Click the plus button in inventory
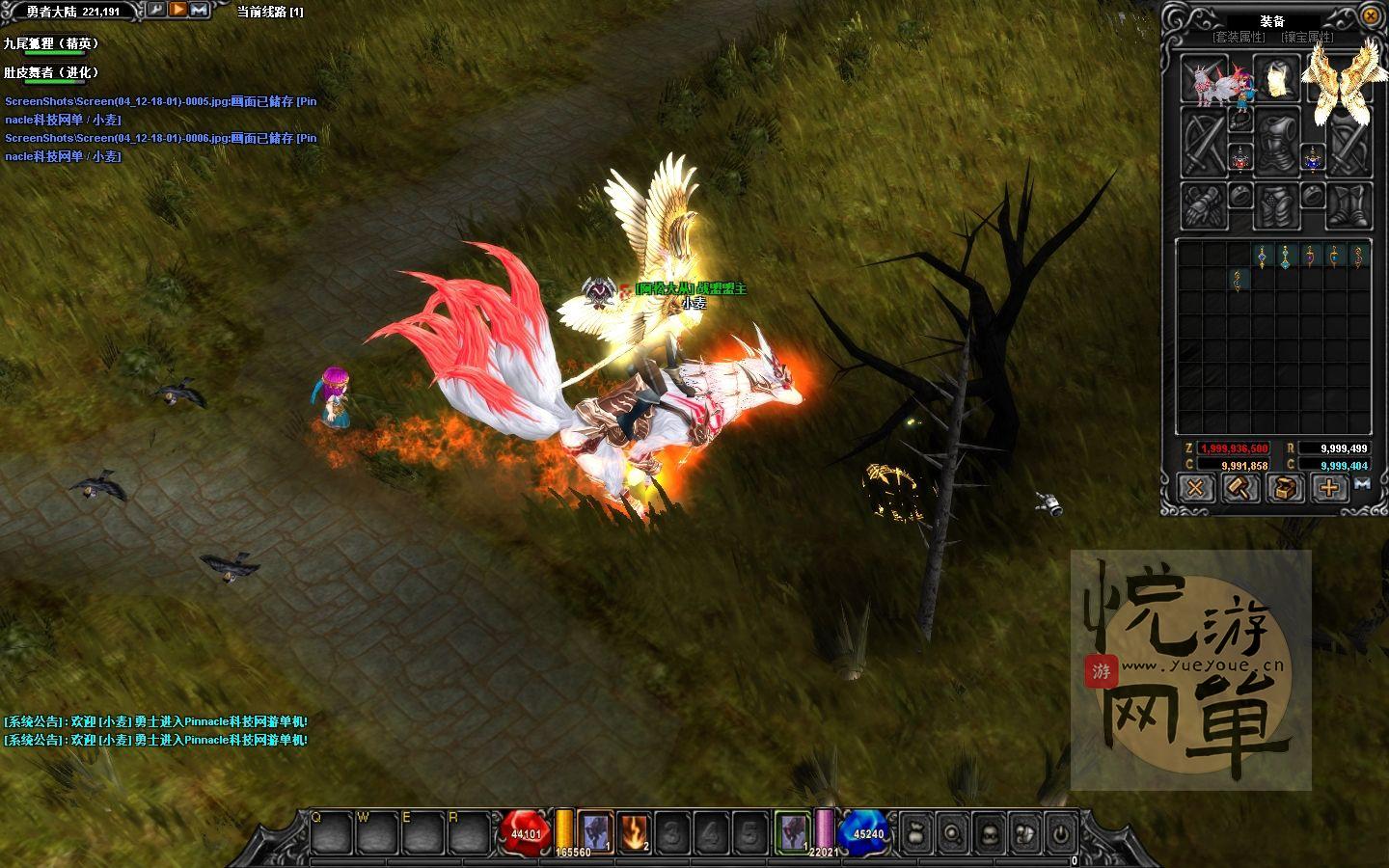Viewport: 1389px width, 868px height. pyautogui.click(x=1328, y=488)
